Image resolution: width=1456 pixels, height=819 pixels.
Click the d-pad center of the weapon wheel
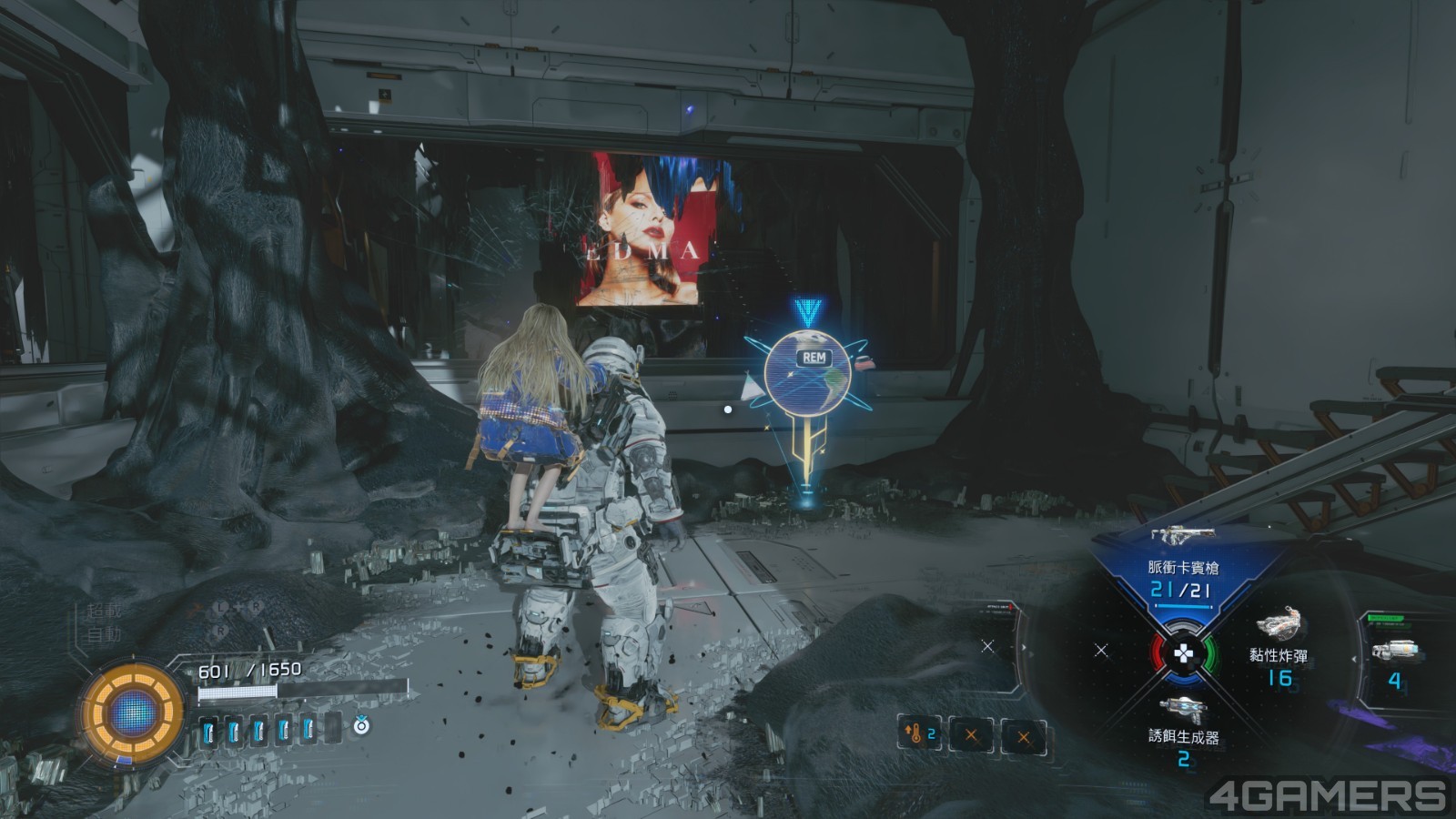coord(1182,652)
